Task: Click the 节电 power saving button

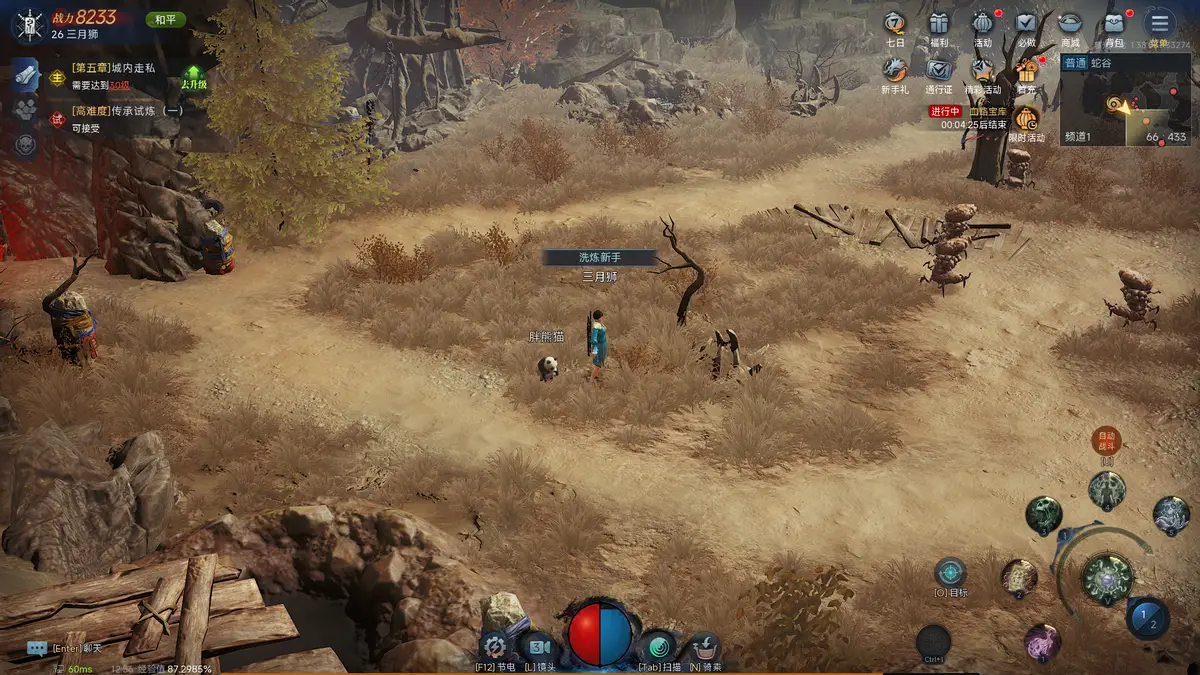Action: 494,646
